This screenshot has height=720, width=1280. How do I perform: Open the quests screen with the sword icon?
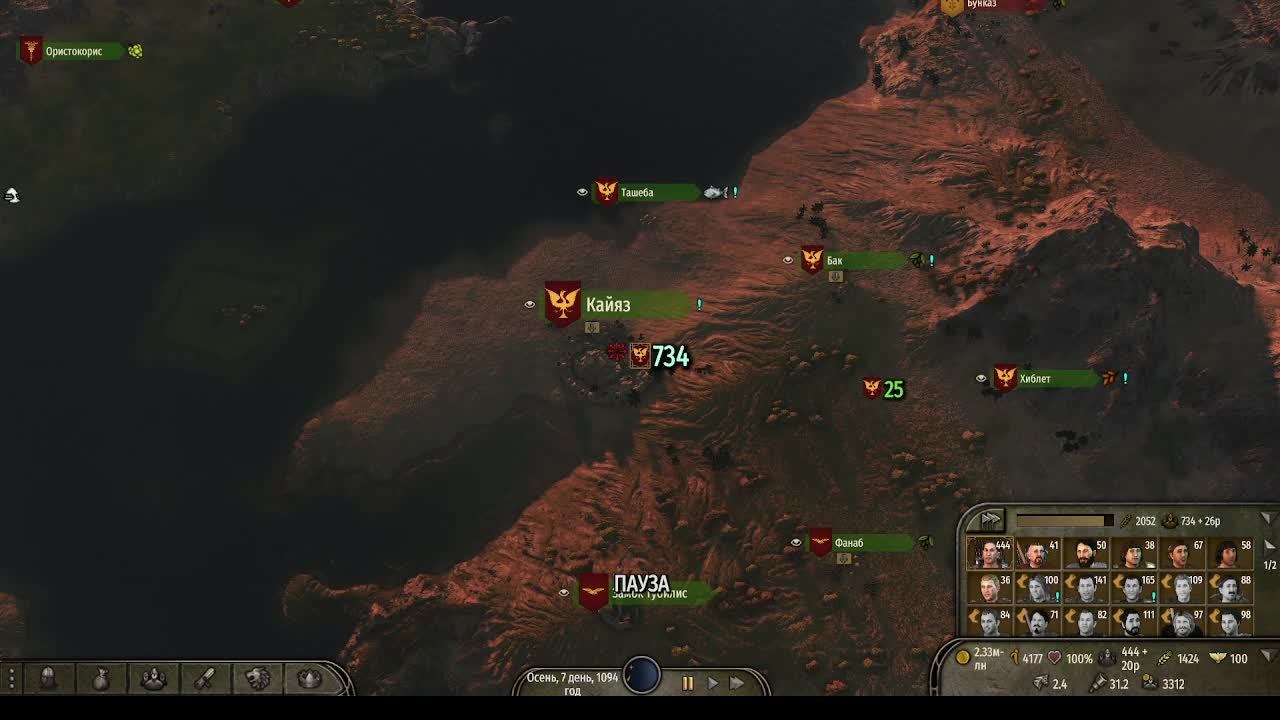pos(204,679)
